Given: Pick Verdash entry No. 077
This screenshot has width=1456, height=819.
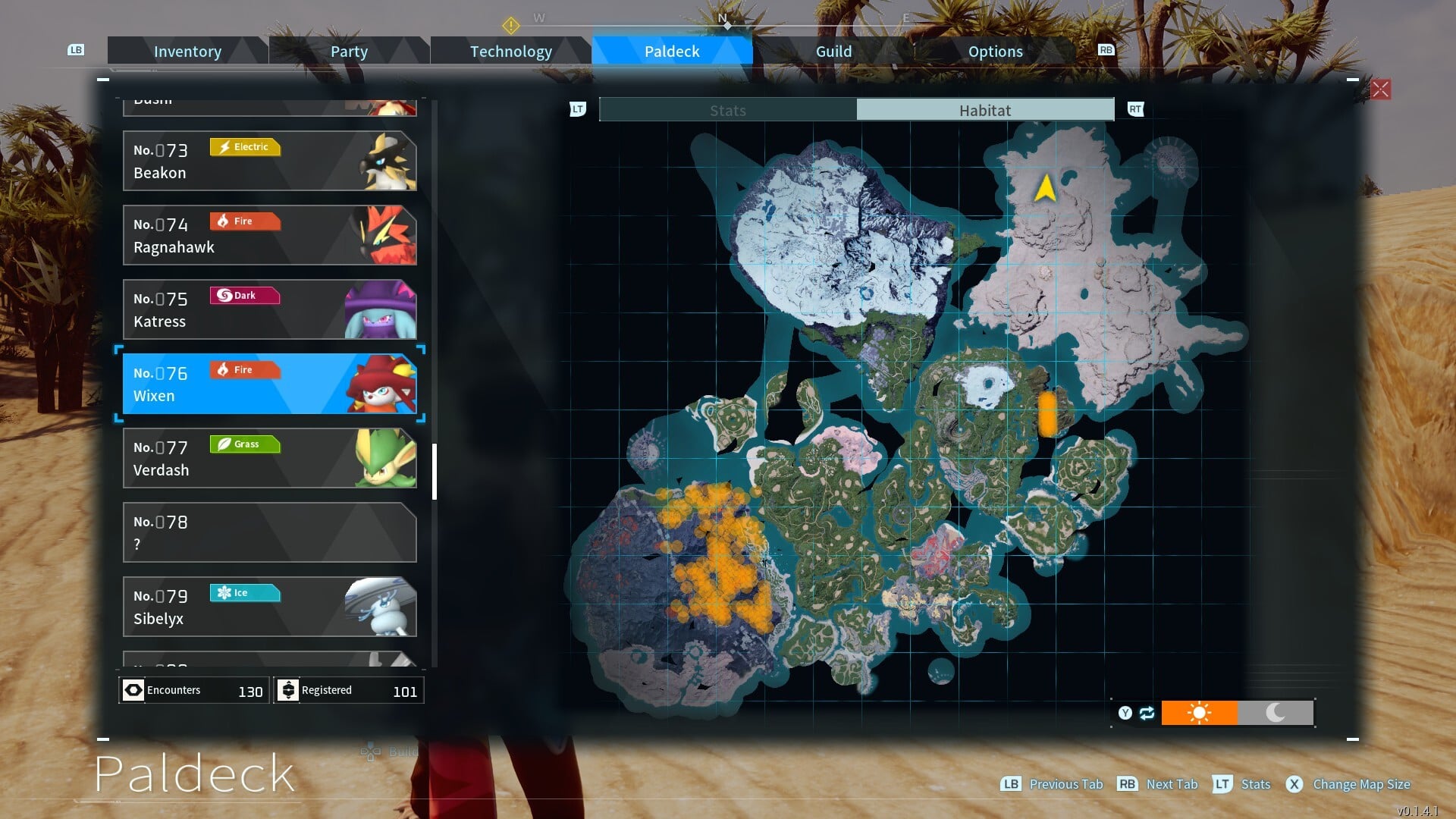Looking at the screenshot, I should click(269, 458).
